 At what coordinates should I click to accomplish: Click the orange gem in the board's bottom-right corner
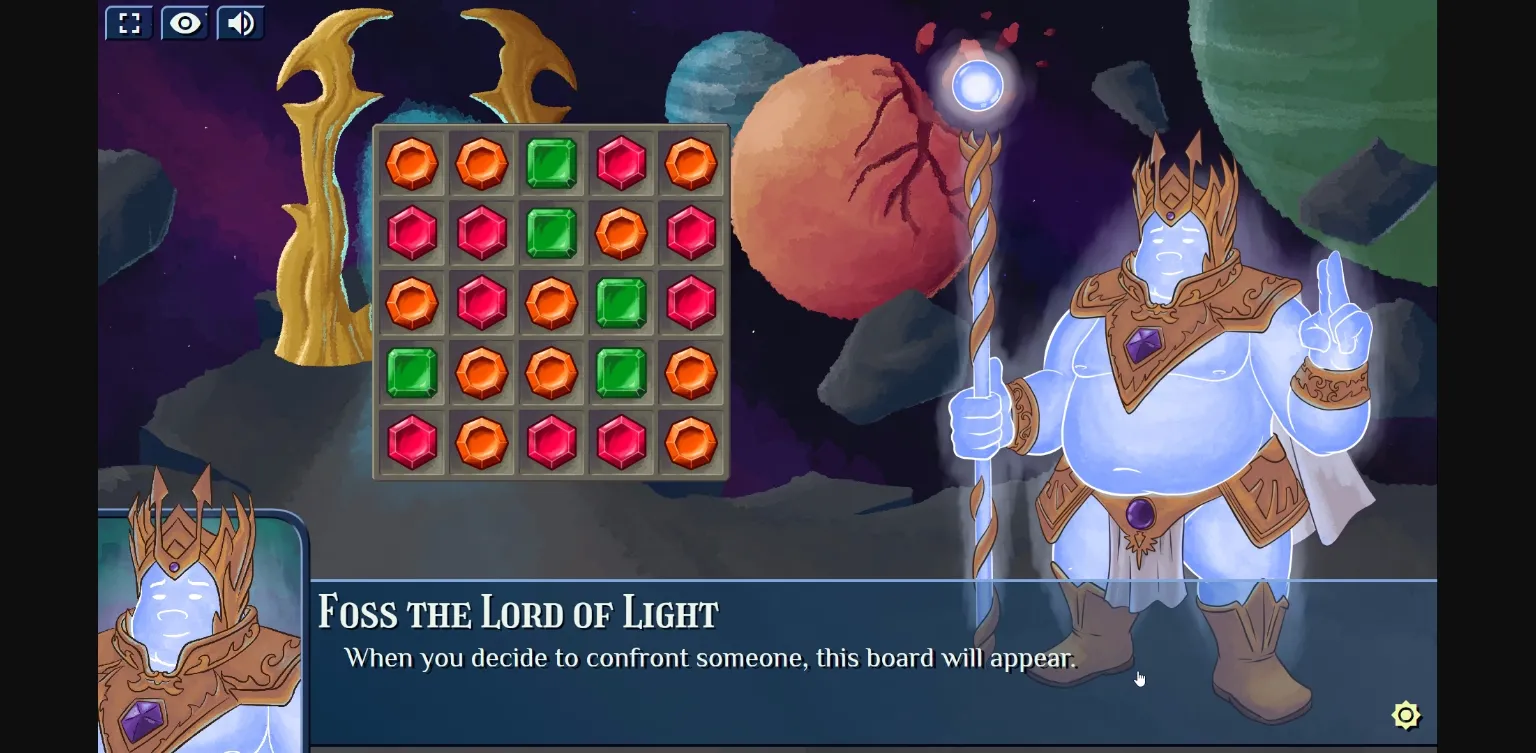691,443
